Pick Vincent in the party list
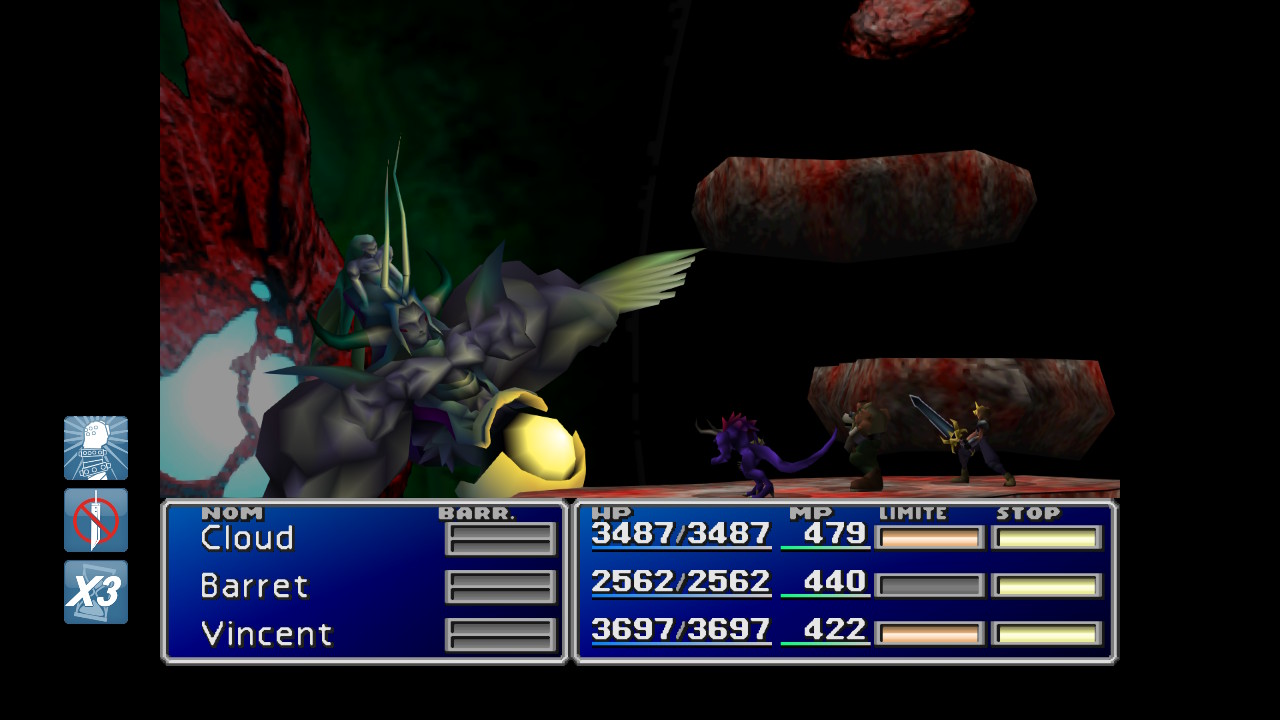 coord(266,634)
